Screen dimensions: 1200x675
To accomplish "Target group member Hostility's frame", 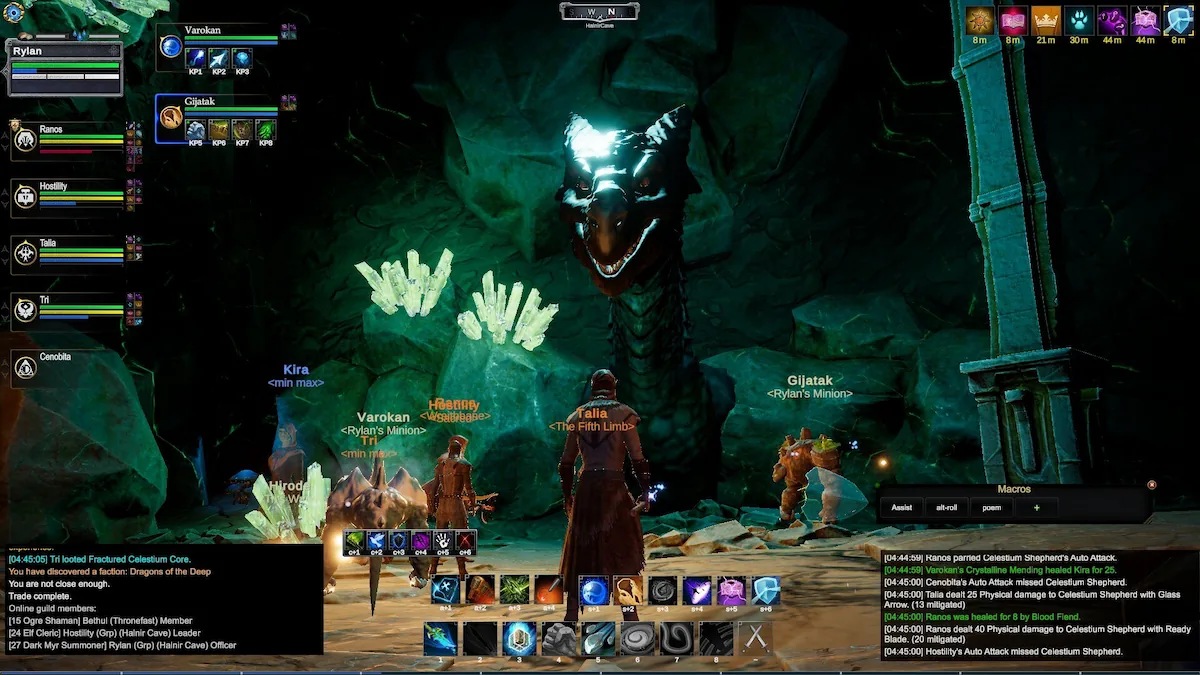I will click(68, 196).
